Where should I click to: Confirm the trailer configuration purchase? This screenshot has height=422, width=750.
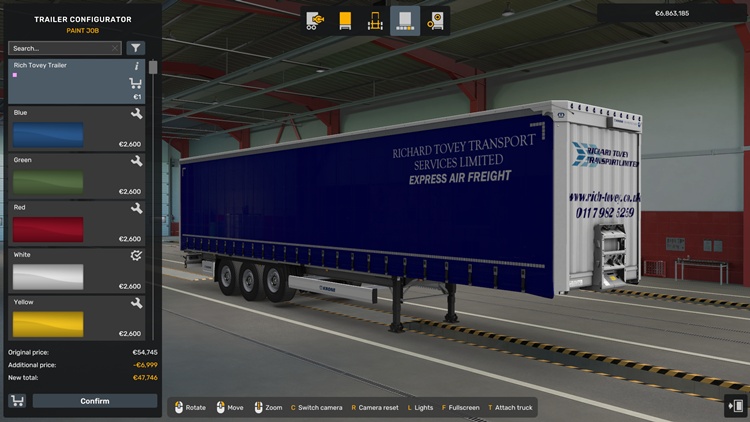[95, 401]
